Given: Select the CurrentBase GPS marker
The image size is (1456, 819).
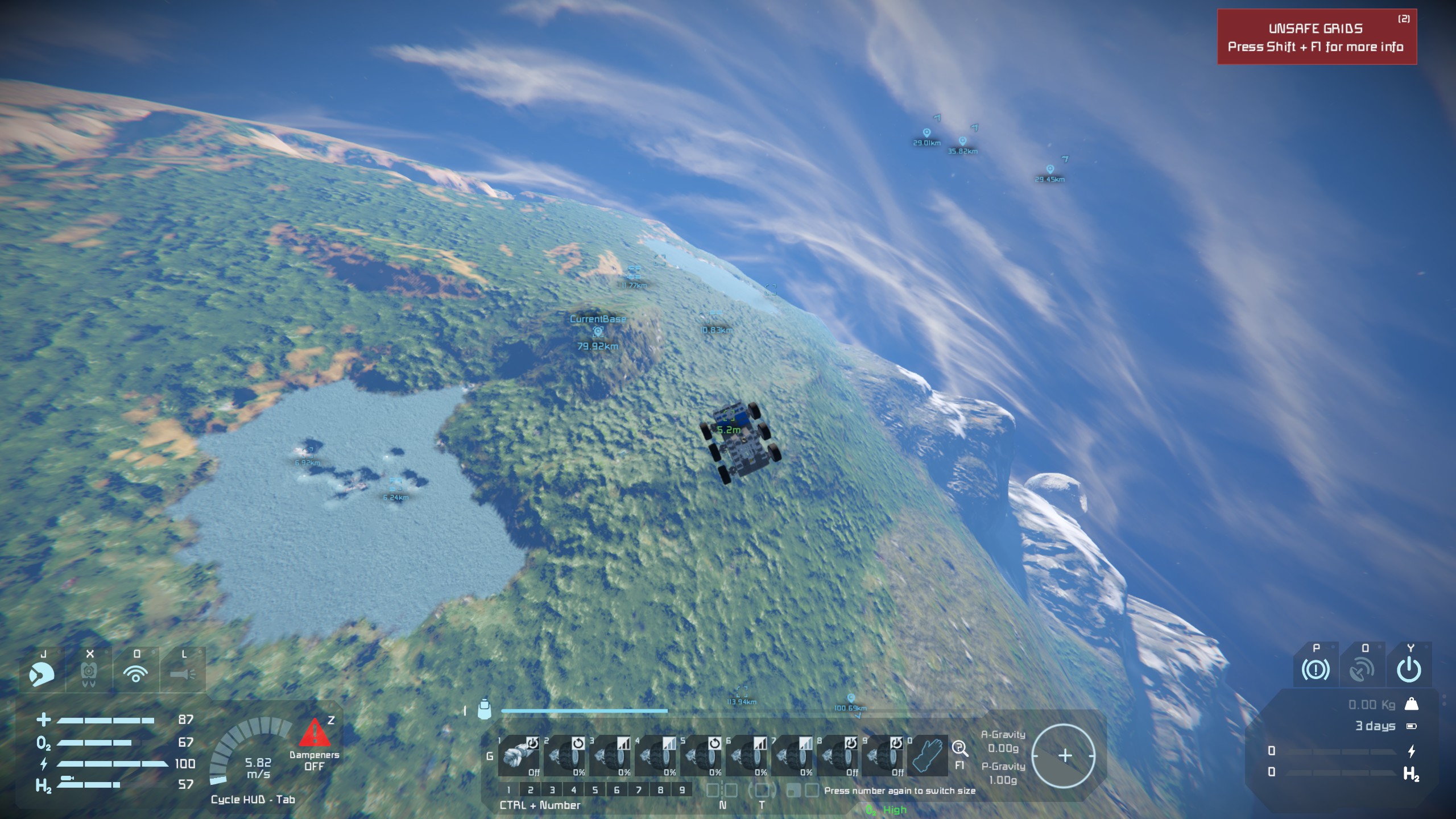Looking at the screenshot, I should pyautogui.click(x=598, y=332).
